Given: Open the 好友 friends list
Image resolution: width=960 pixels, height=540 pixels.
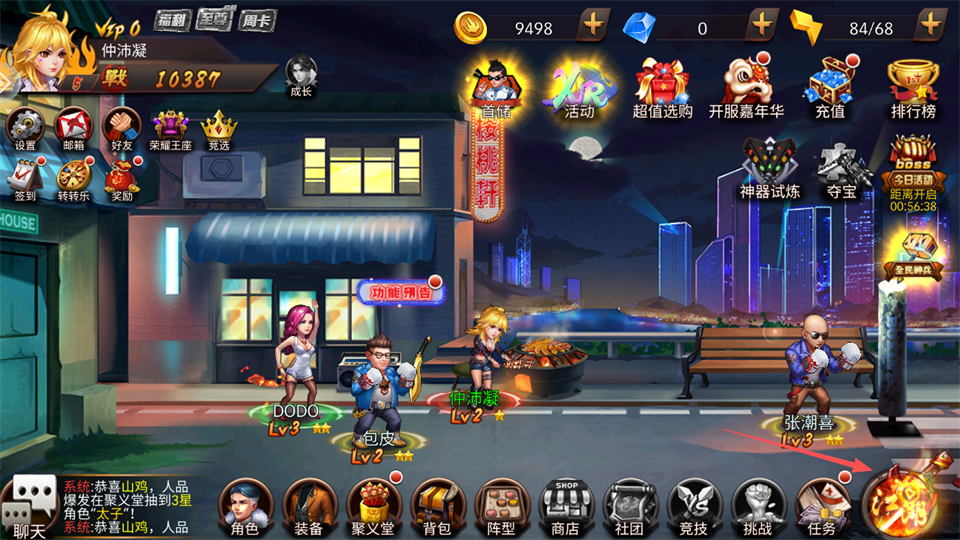Looking at the screenshot, I should point(121,128).
